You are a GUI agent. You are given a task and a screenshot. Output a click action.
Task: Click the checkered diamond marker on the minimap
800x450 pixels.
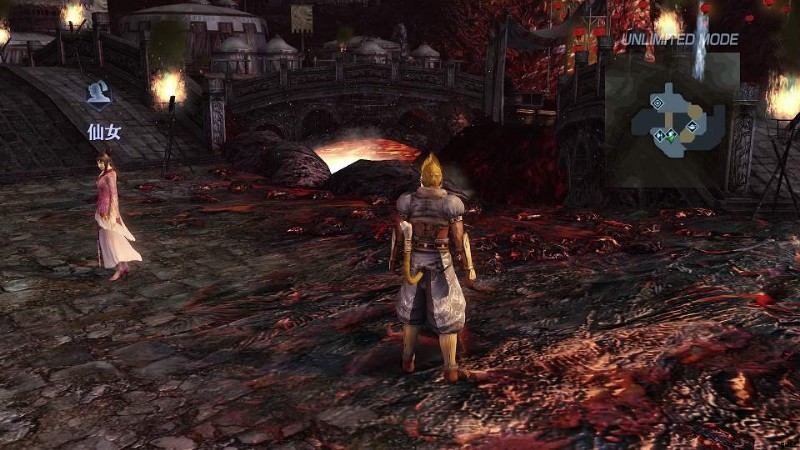(x=659, y=134)
